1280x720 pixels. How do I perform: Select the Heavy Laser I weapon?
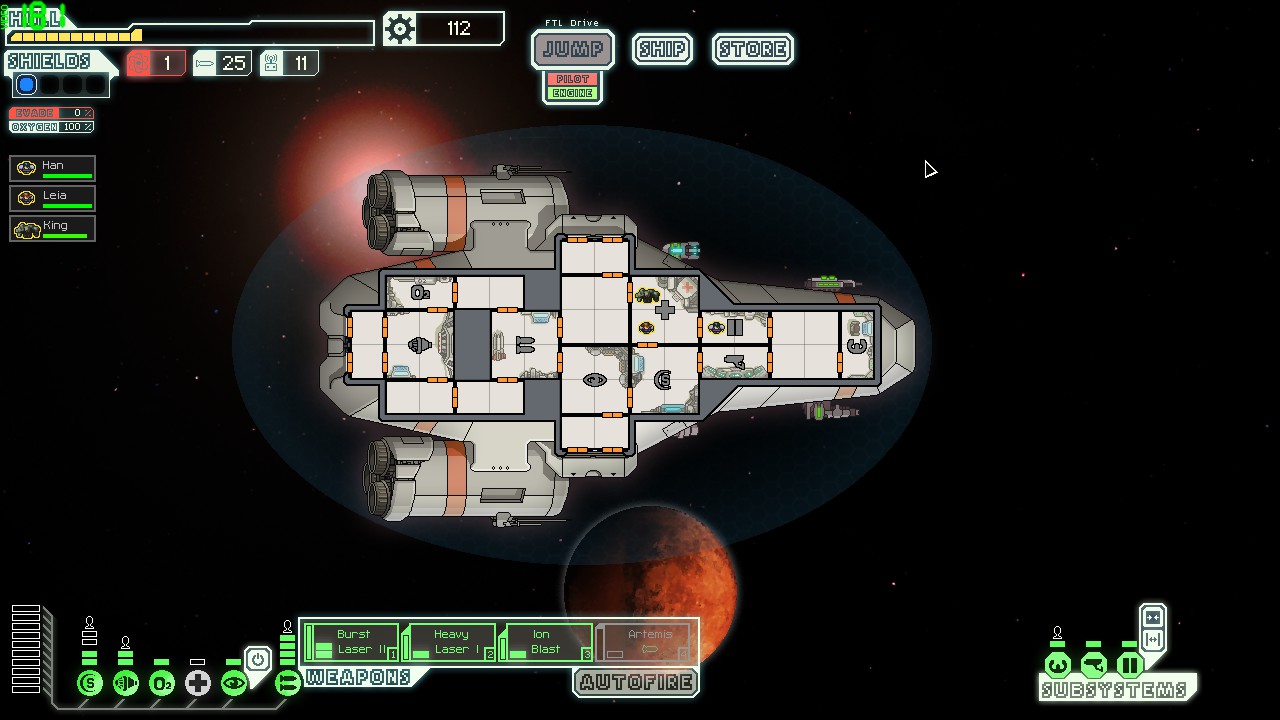[449, 642]
